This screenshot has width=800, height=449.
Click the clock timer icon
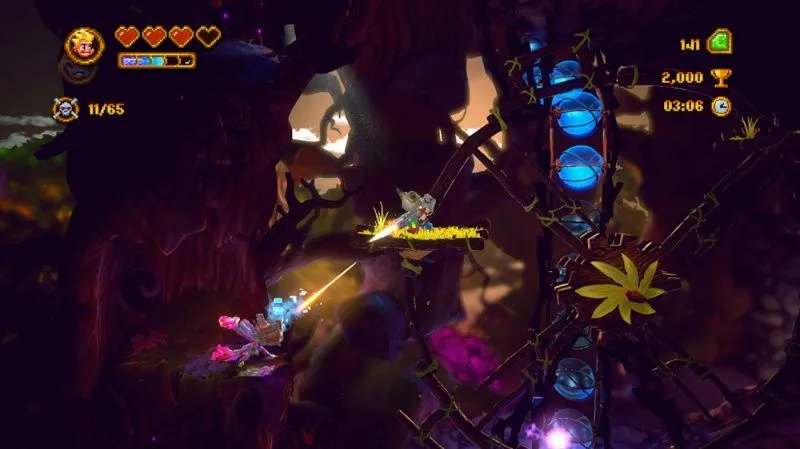(720, 106)
